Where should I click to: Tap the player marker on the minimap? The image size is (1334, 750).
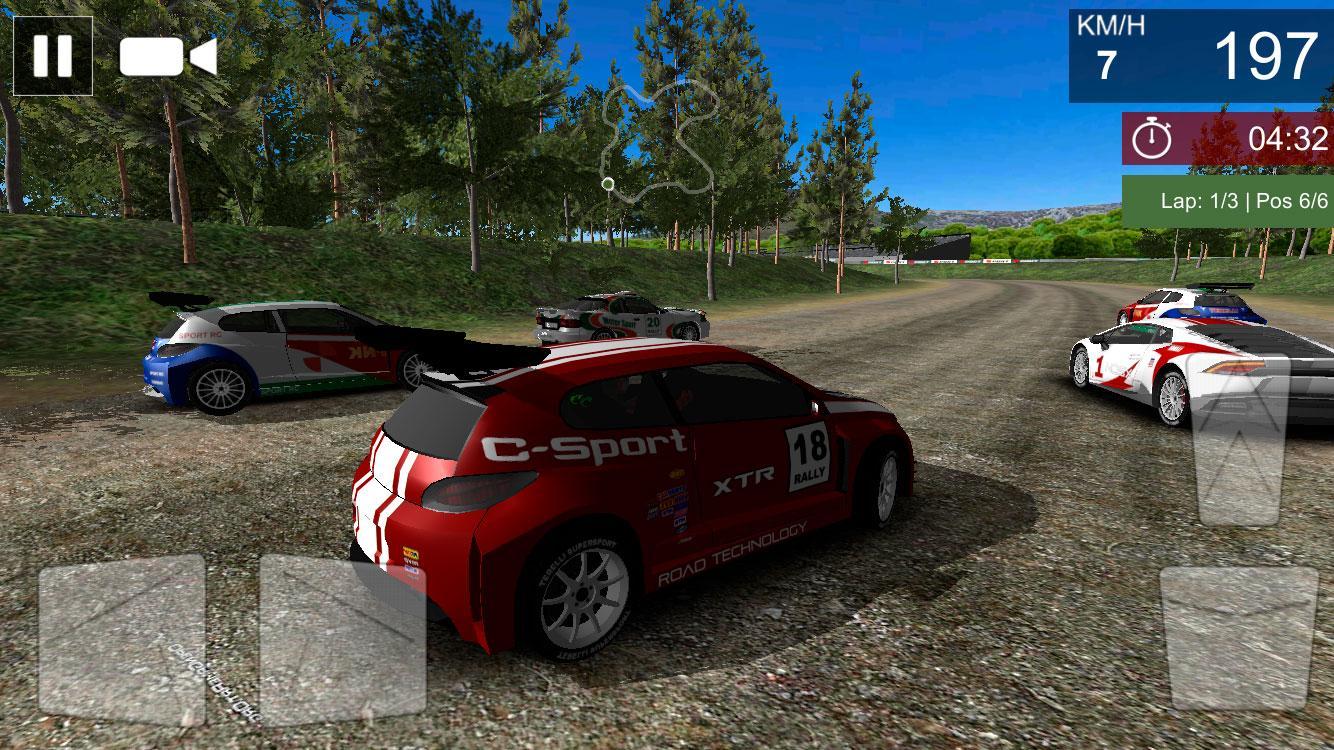click(608, 183)
